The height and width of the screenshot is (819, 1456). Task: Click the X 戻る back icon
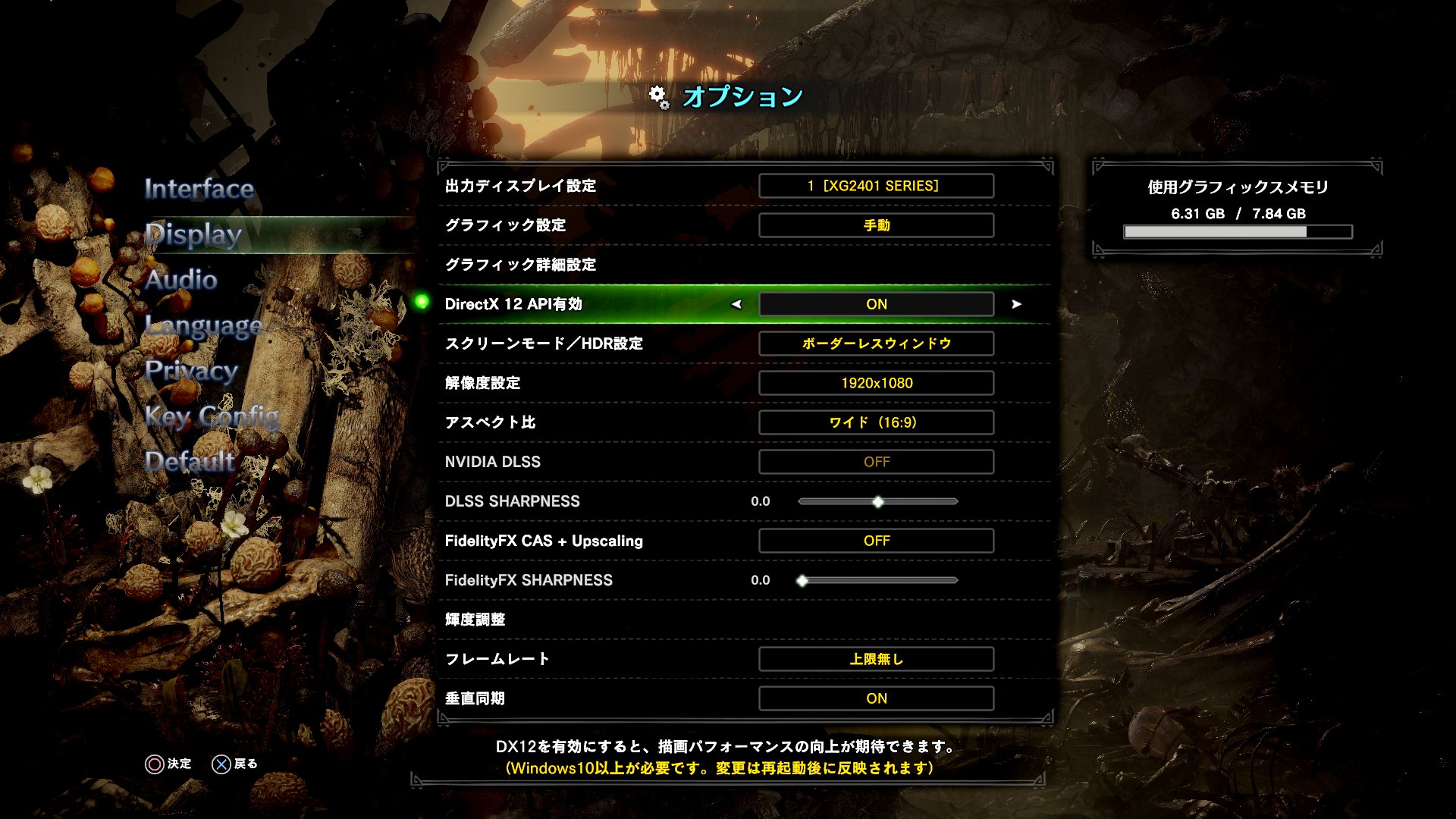click(221, 764)
